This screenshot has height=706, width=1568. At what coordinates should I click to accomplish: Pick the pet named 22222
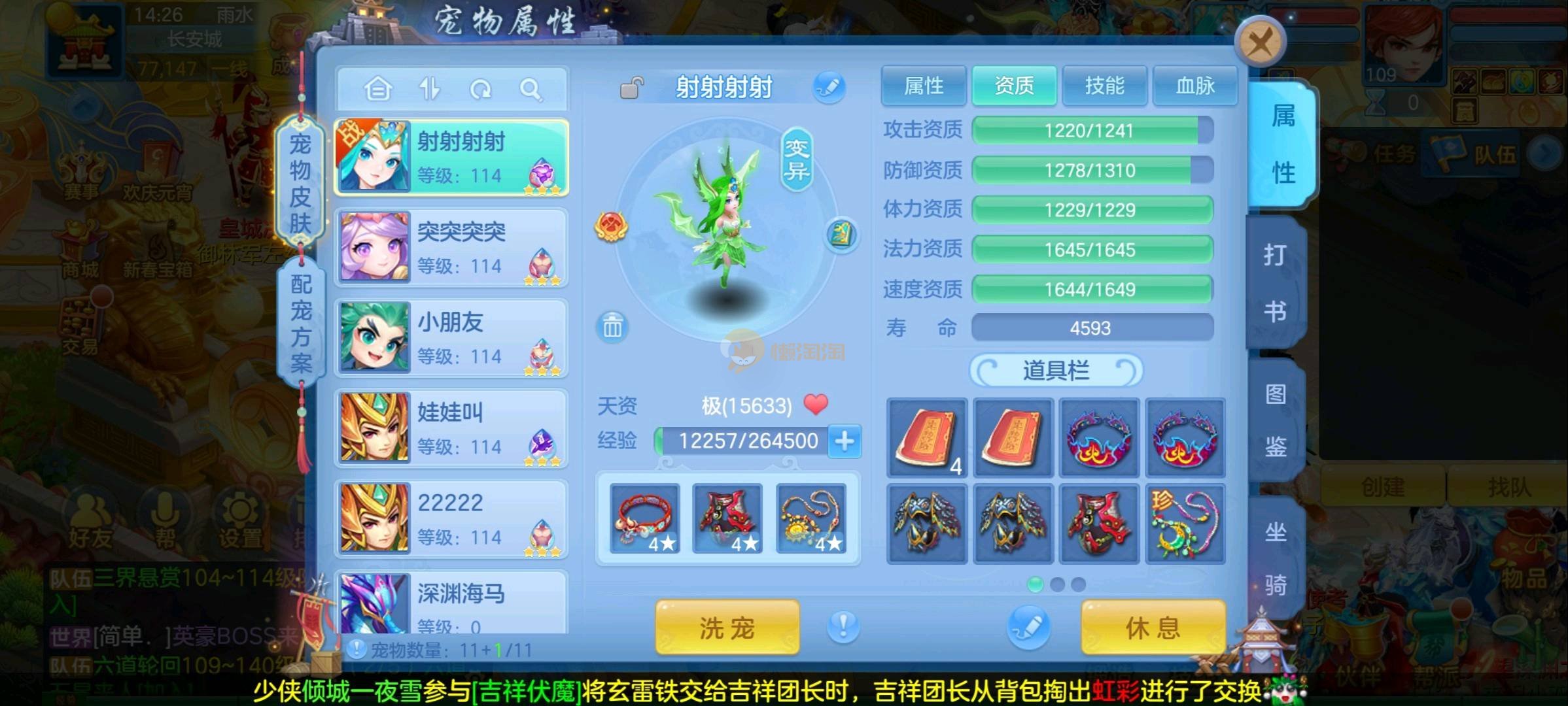coord(451,518)
